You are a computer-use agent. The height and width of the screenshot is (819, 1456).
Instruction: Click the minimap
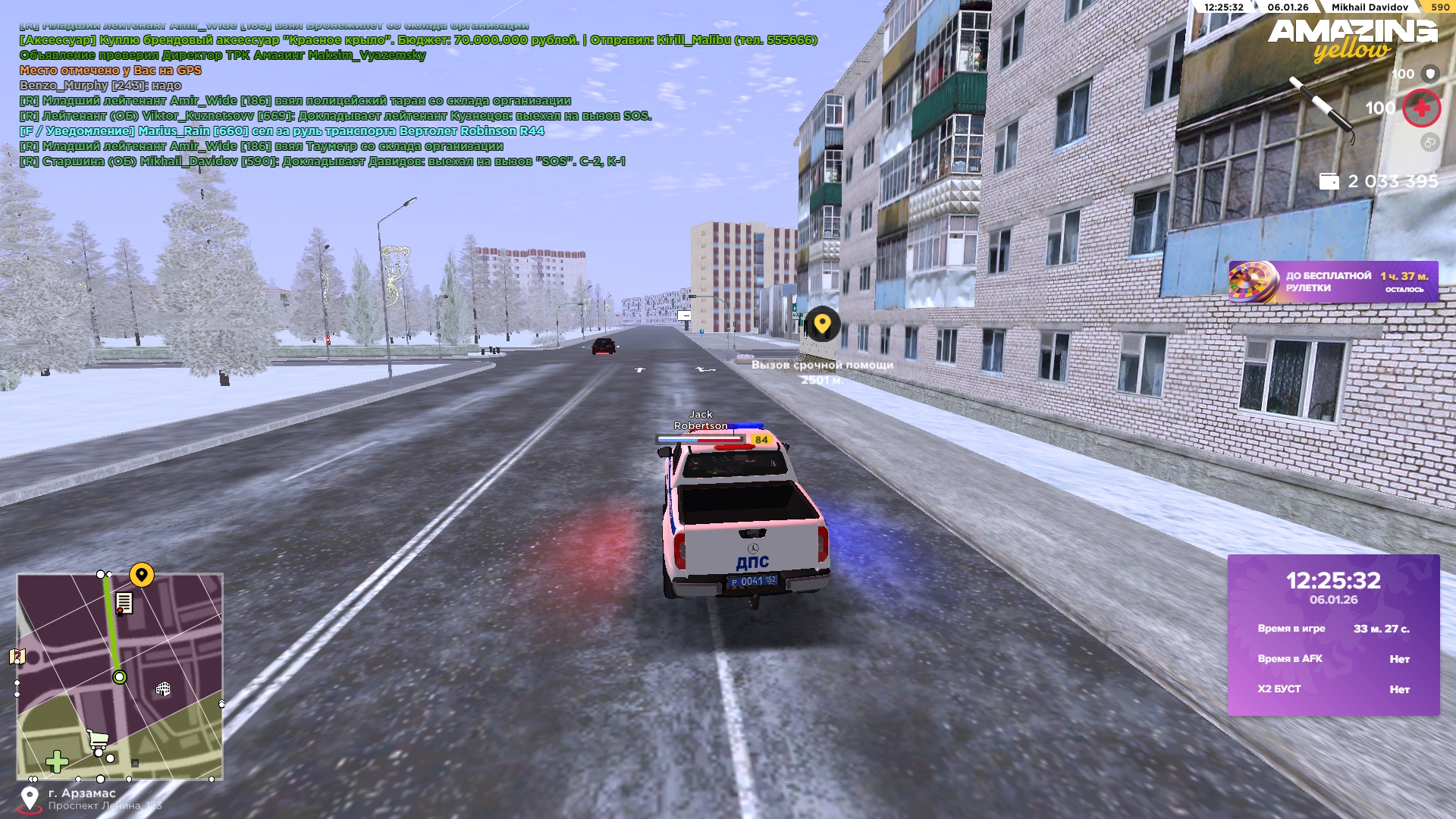click(120, 676)
